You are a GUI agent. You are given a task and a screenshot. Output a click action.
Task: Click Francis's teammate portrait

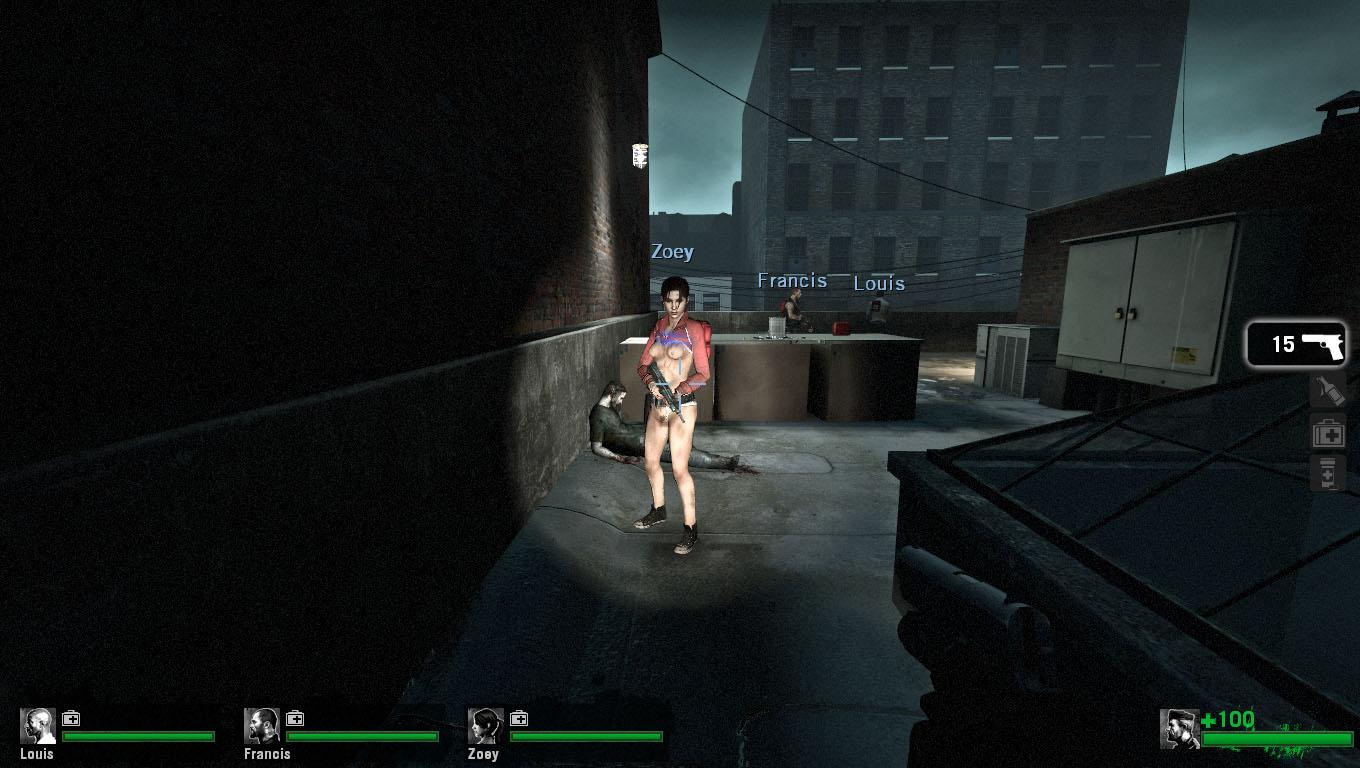tap(262, 726)
